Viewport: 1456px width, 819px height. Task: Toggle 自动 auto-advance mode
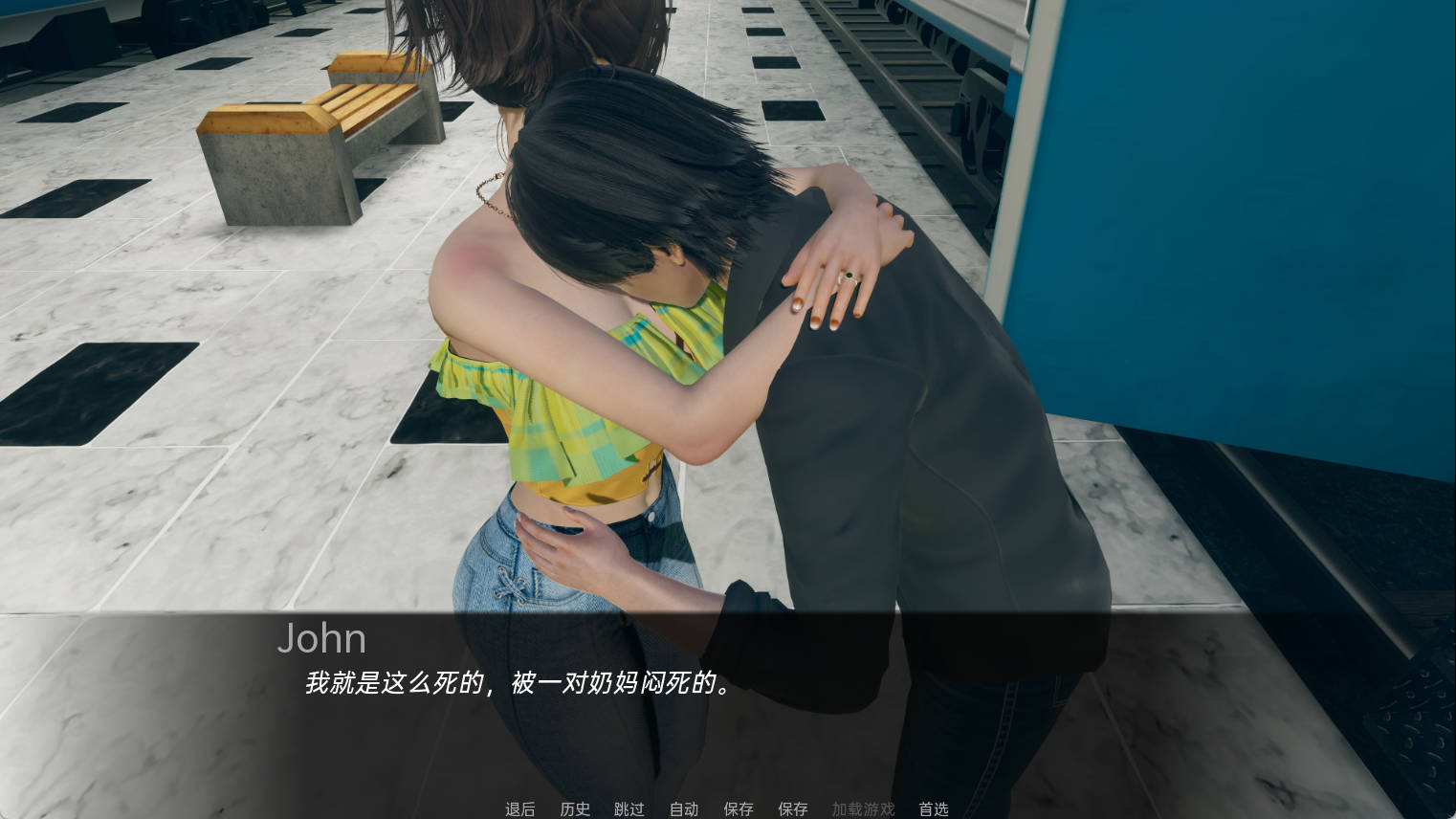(x=683, y=808)
